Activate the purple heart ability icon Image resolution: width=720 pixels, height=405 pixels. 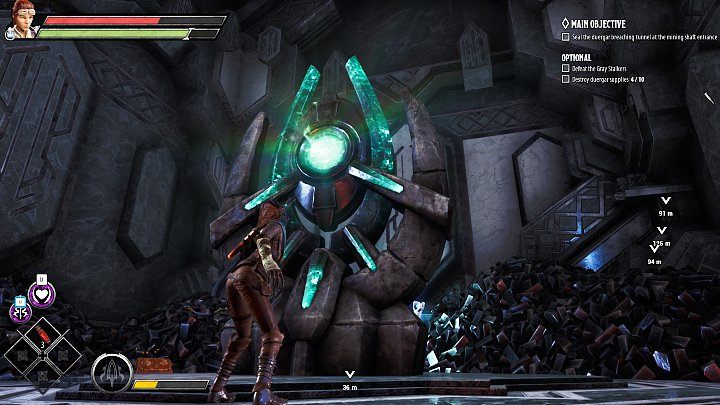(x=43, y=294)
